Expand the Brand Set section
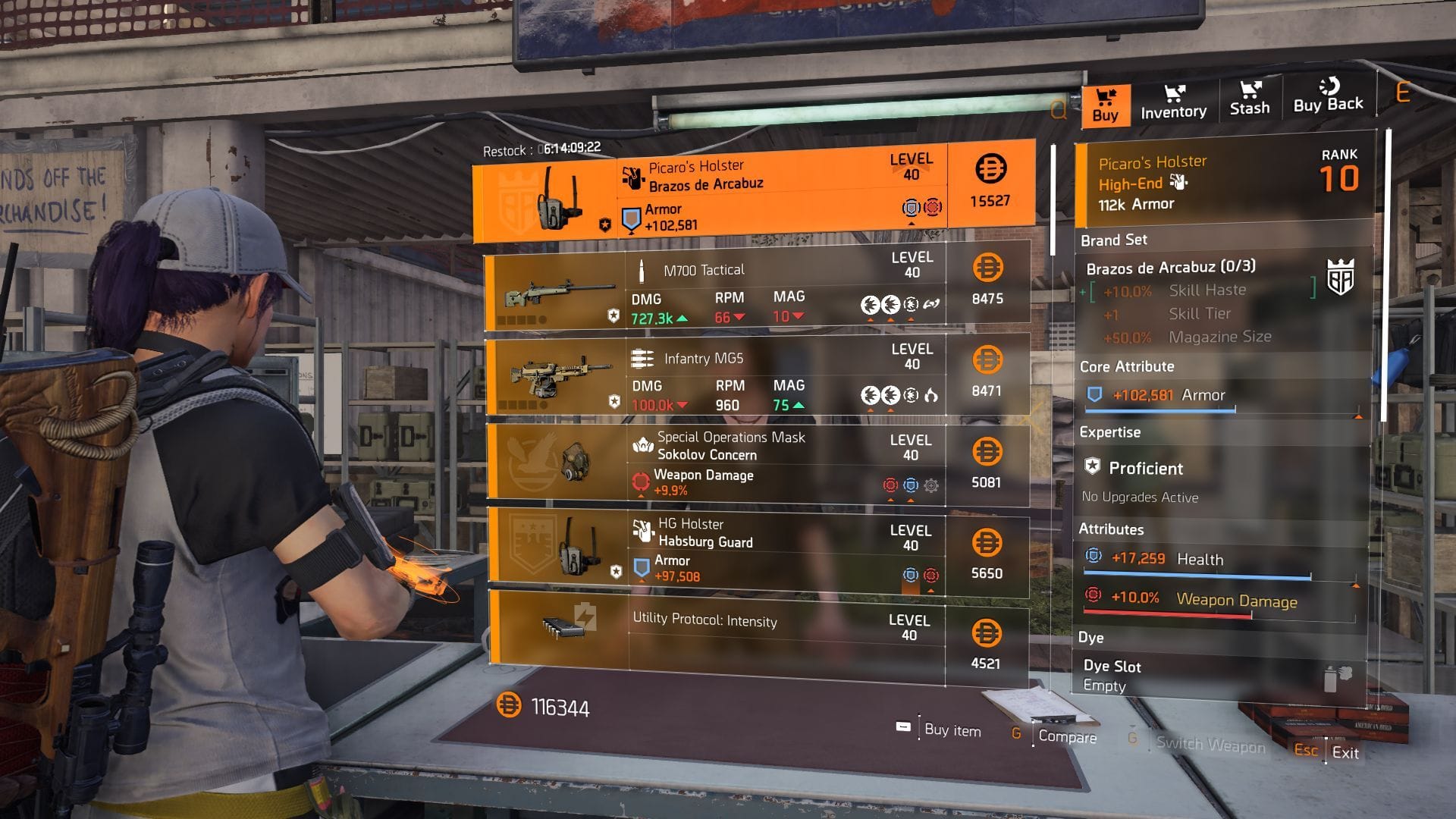The width and height of the screenshot is (1456, 819). pyautogui.click(x=1114, y=240)
